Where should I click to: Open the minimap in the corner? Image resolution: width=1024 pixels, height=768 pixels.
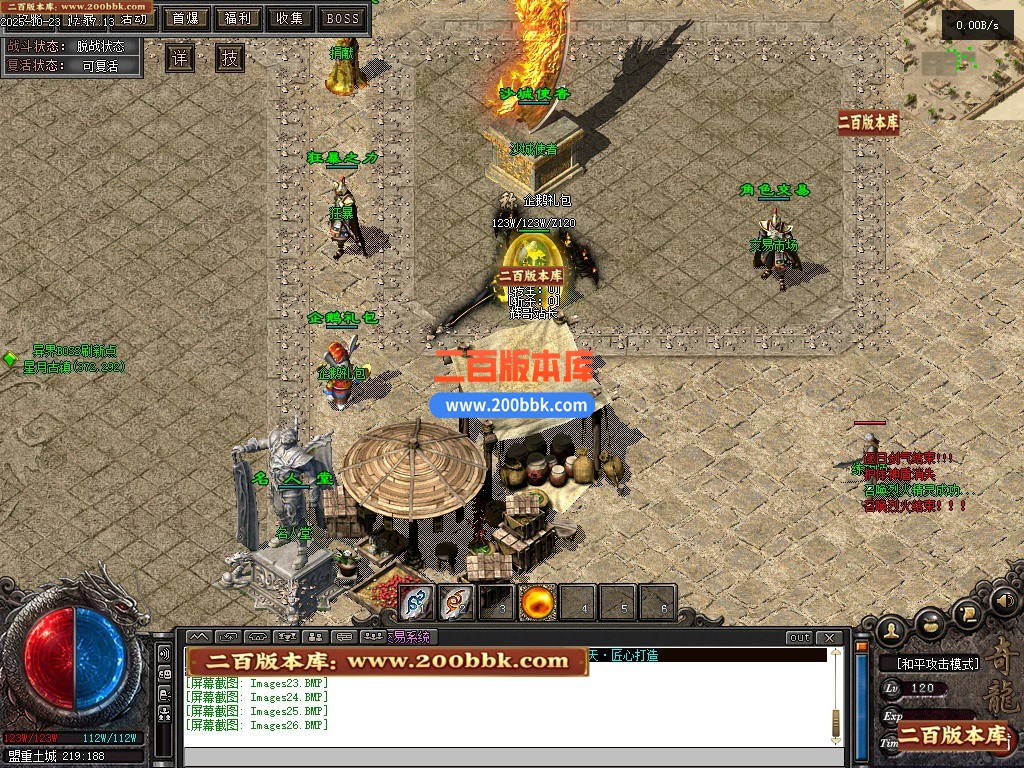(x=963, y=60)
